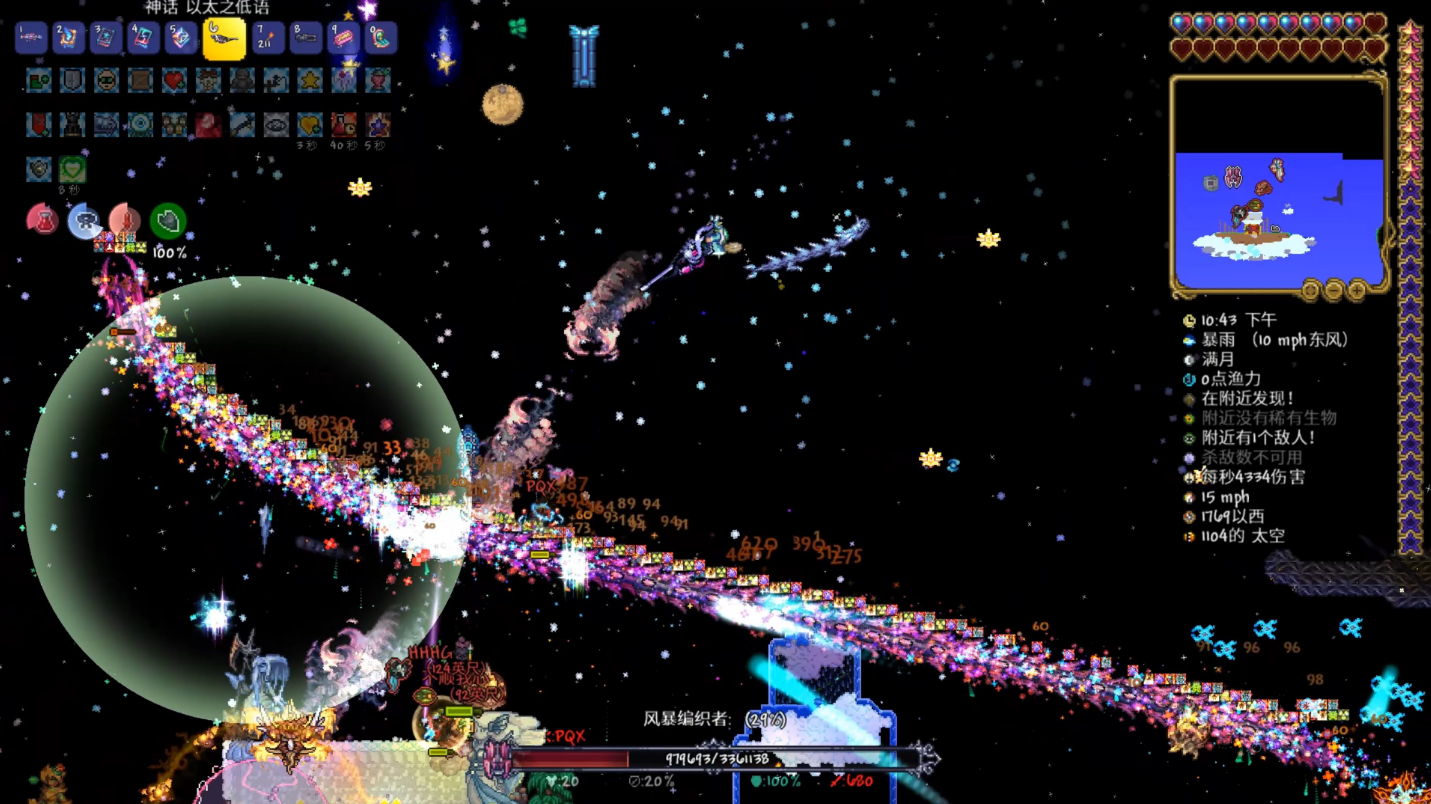Screen dimensions: 1431x804
Task: Select the spell tome in hotbar slot 2
Action: [x=69, y=39]
